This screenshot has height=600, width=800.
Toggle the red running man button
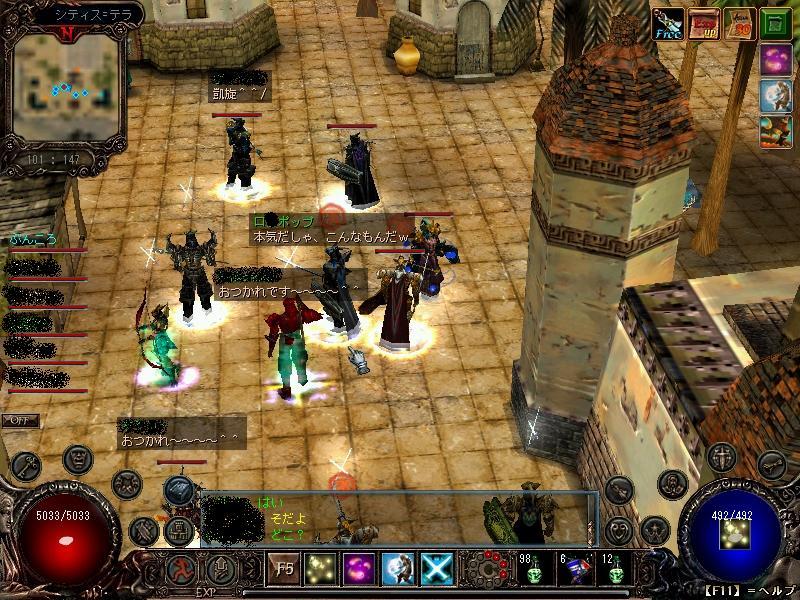[x=181, y=570]
